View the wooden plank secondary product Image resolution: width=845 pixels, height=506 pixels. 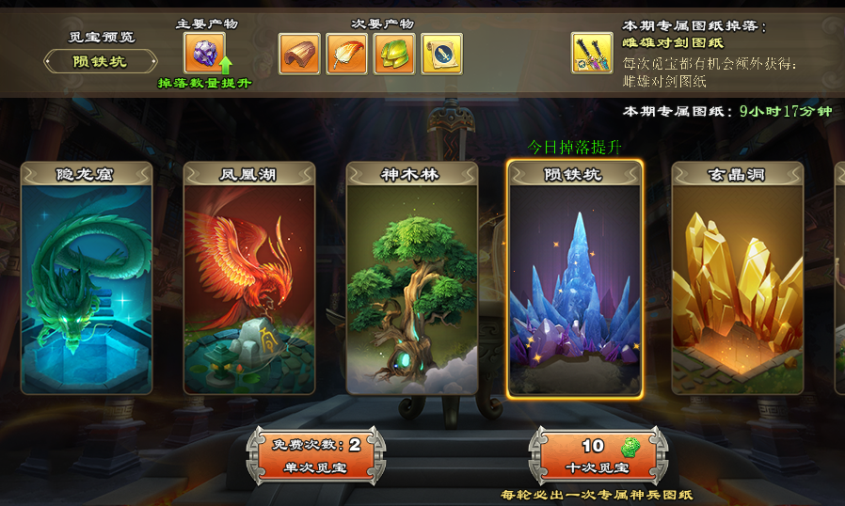[x=299, y=53]
